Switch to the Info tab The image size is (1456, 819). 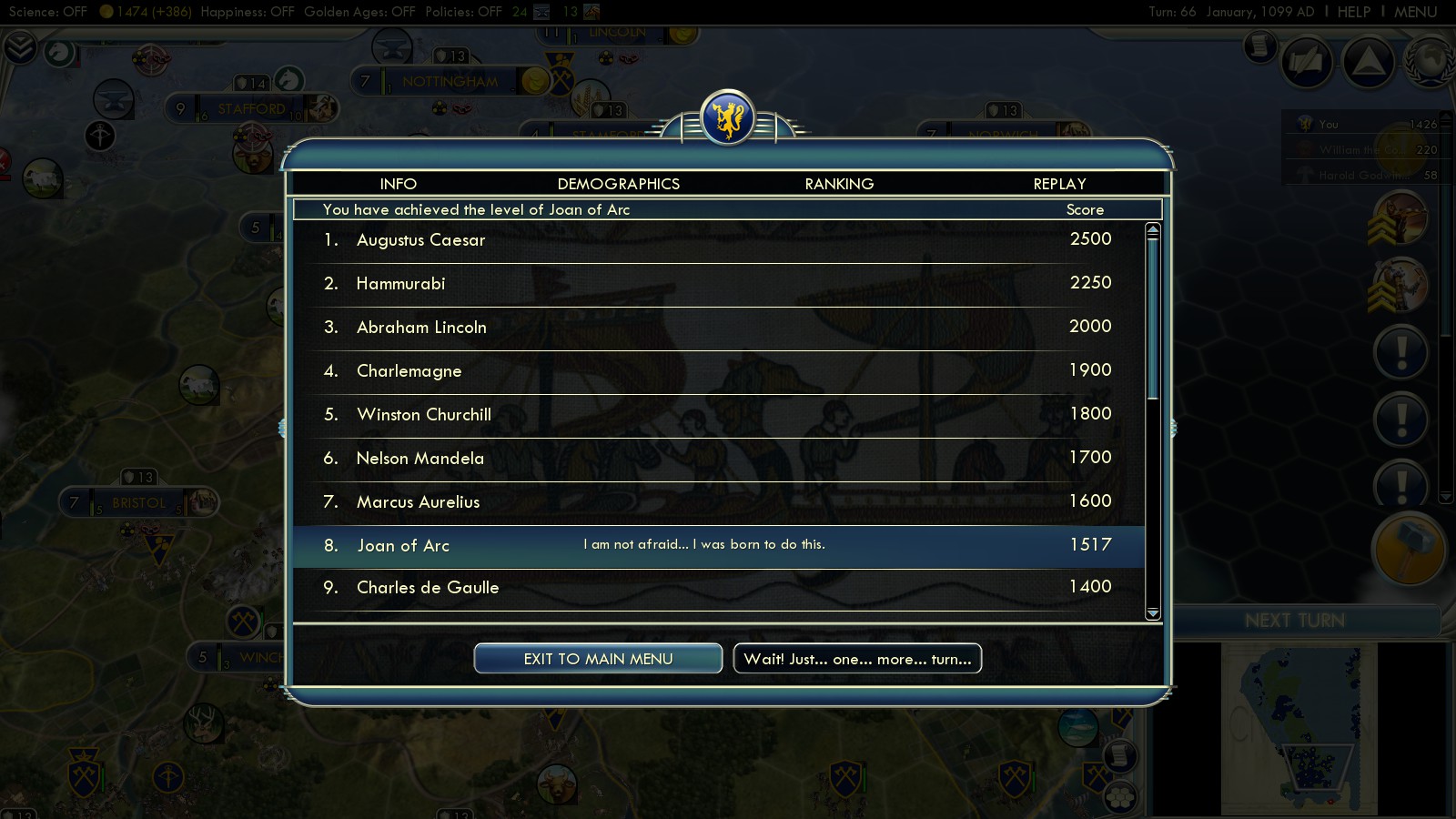398,184
